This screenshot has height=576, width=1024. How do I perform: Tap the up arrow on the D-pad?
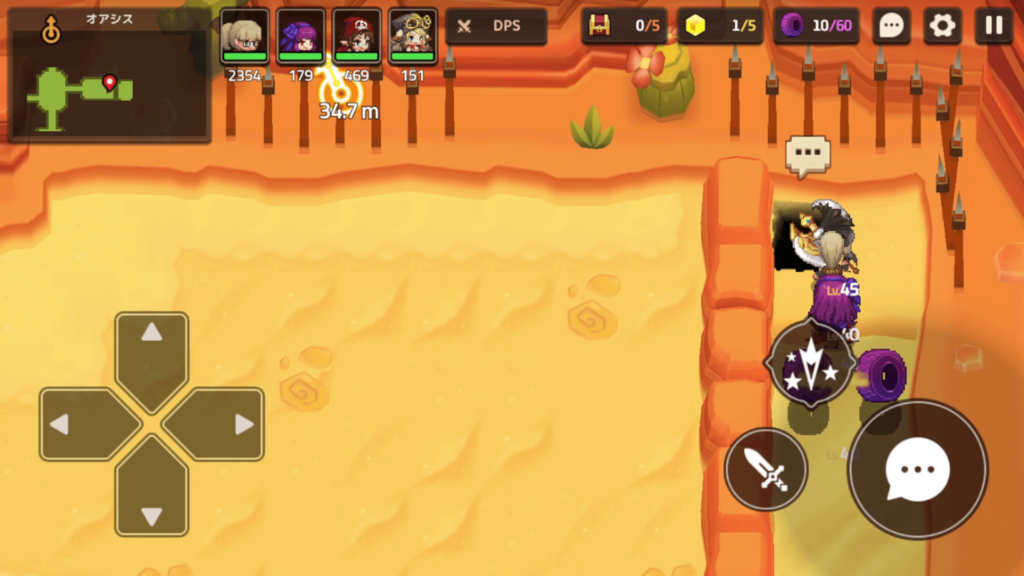tap(151, 355)
